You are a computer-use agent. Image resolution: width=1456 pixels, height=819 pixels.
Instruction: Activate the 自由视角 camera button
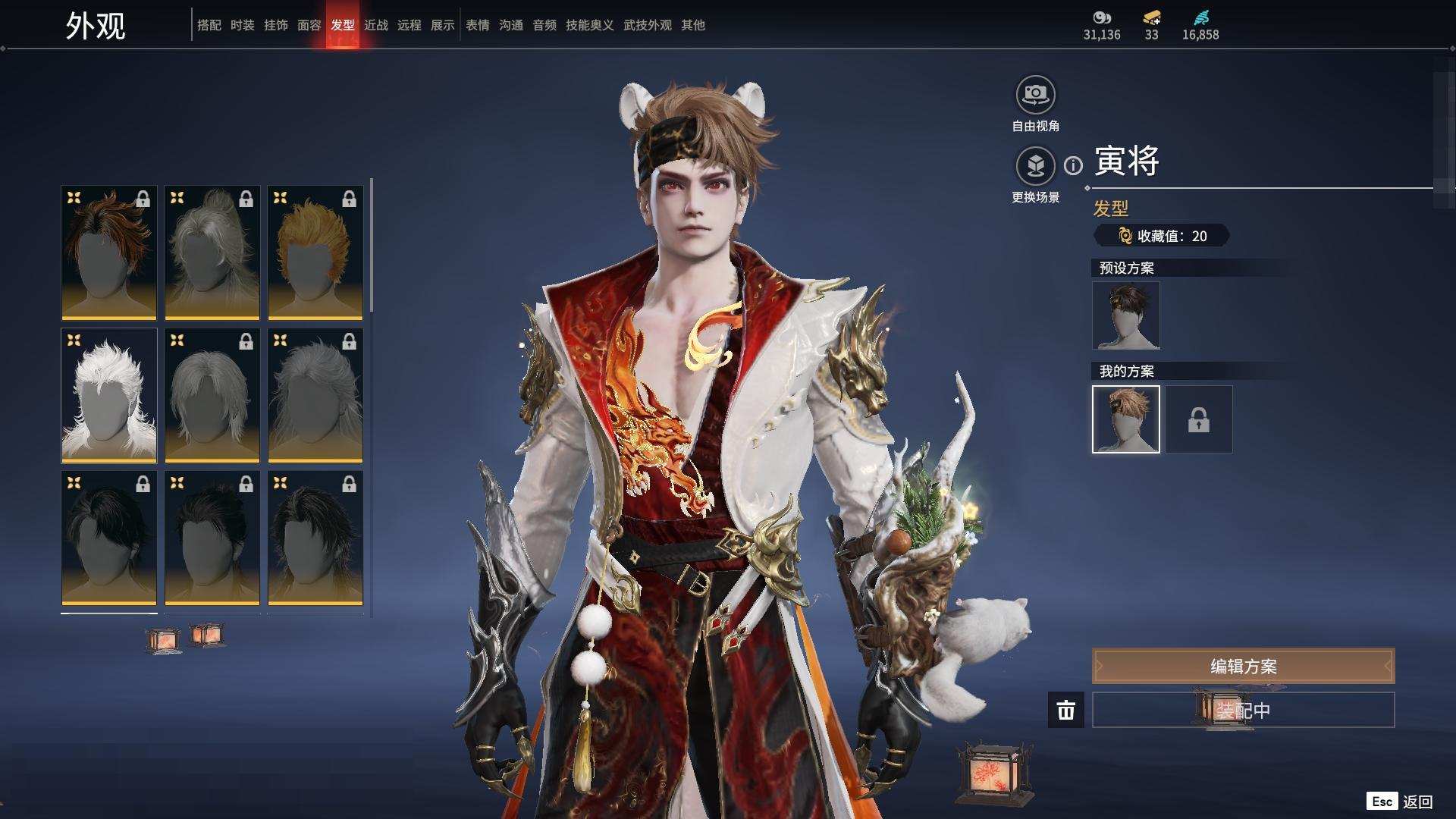[1035, 96]
